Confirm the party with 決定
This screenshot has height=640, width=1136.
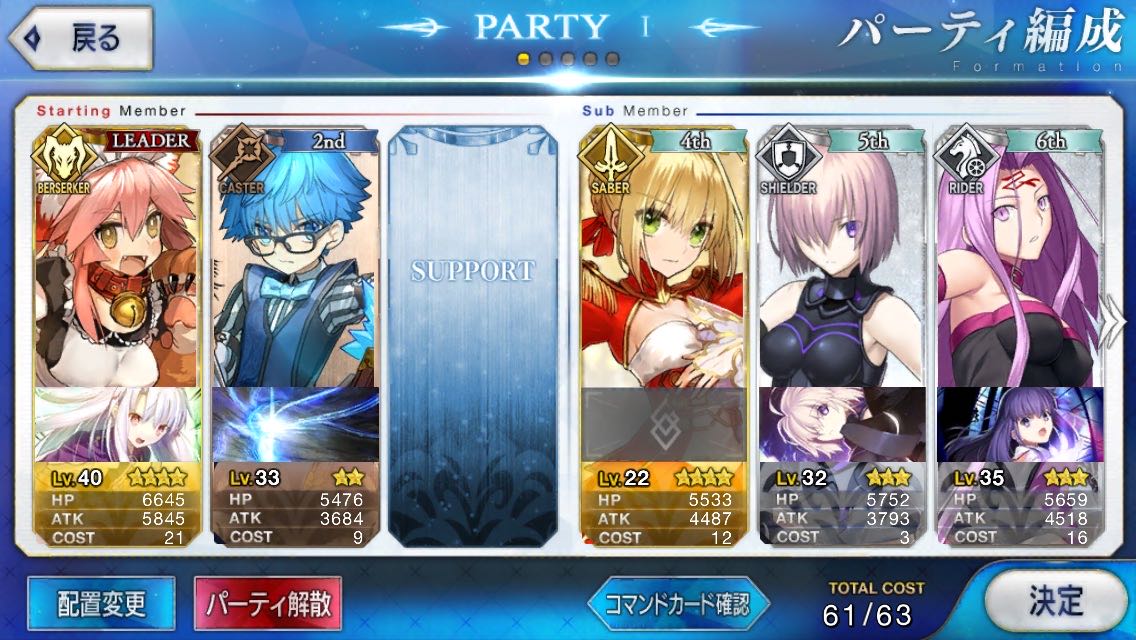(x=1055, y=601)
